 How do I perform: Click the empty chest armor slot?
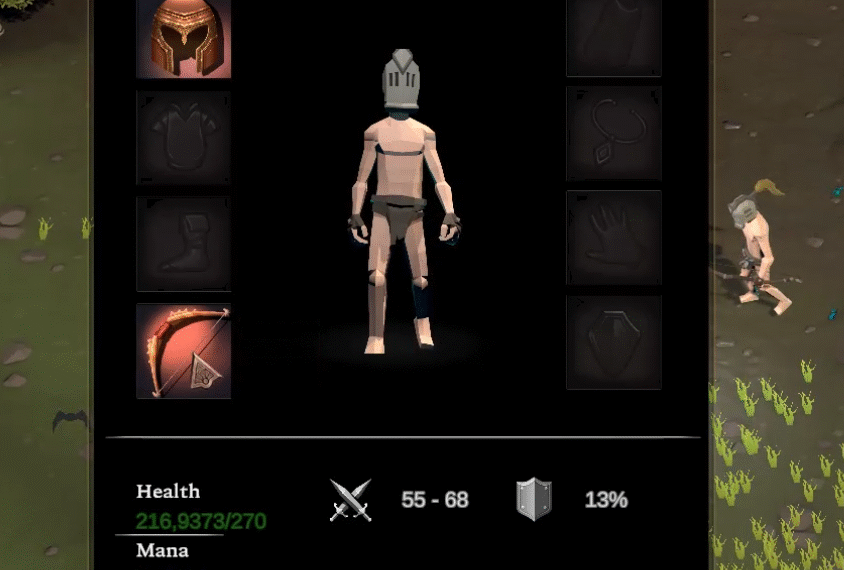pyautogui.click(x=183, y=138)
